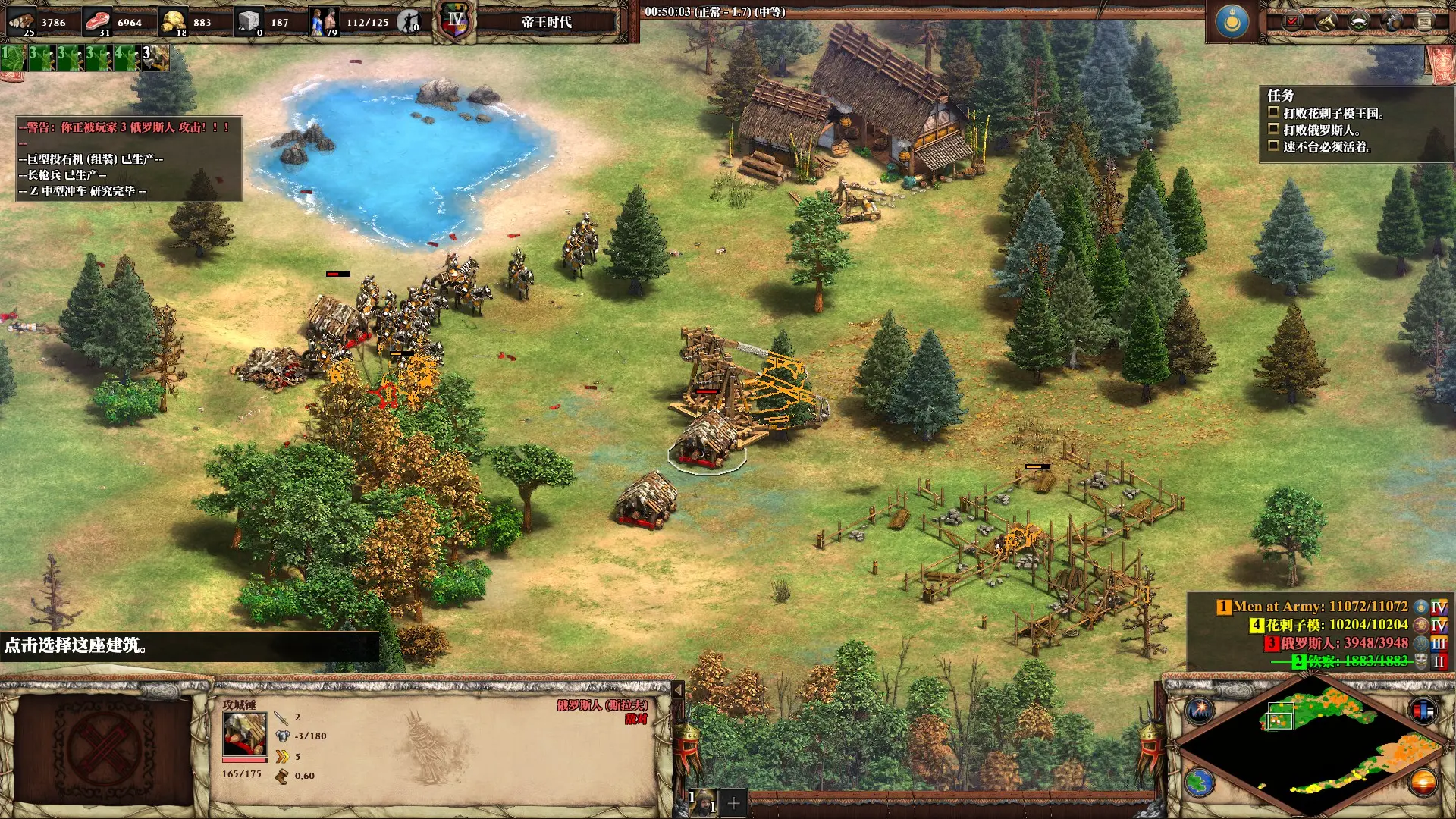The width and height of the screenshot is (1456, 819).
Task: Activate the minimap flare signal button
Action: pyautogui.click(x=1200, y=711)
